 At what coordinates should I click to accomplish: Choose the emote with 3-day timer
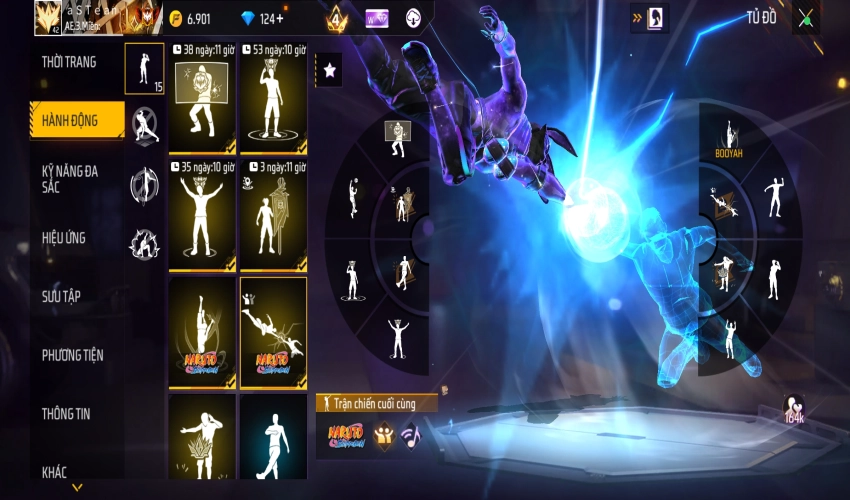[x=273, y=216]
